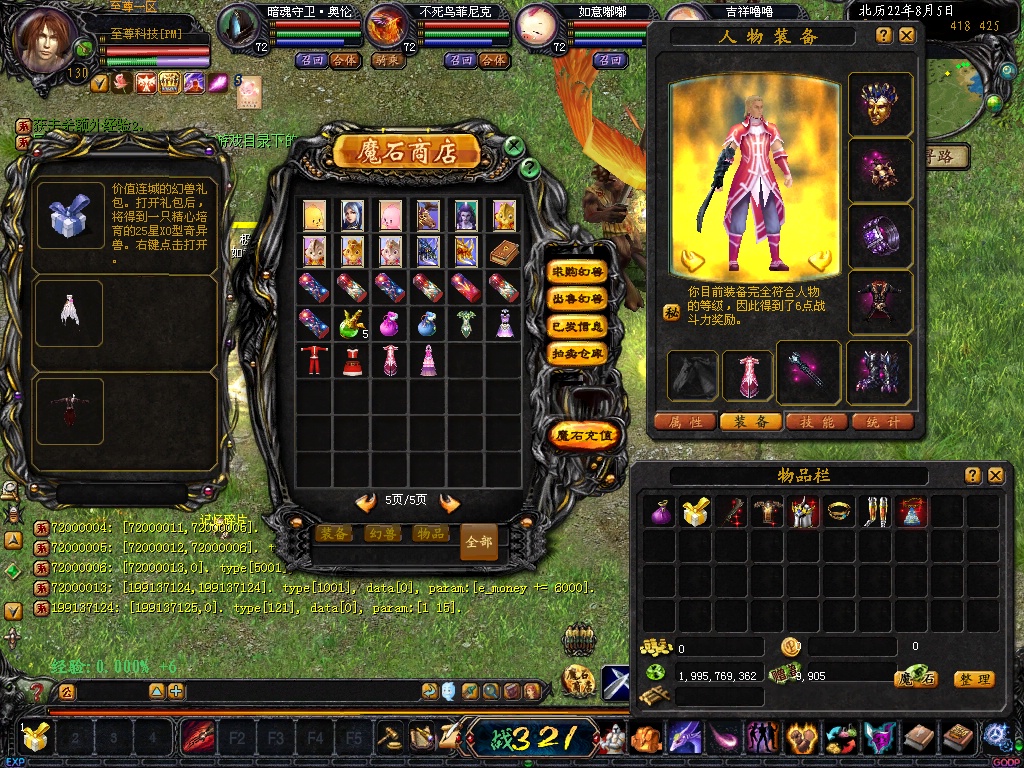Sort inventory with the 整理 button

pyautogui.click(x=973, y=679)
